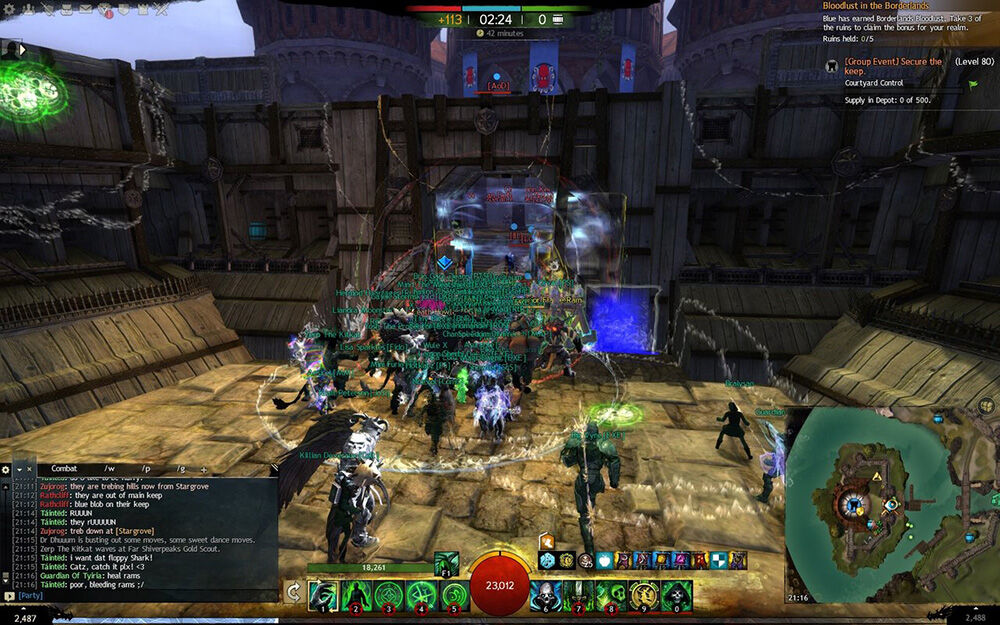Viewport: 1000px width, 625px height.
Task: Switch to the /g guild chat tab
Action: point(181,468)
